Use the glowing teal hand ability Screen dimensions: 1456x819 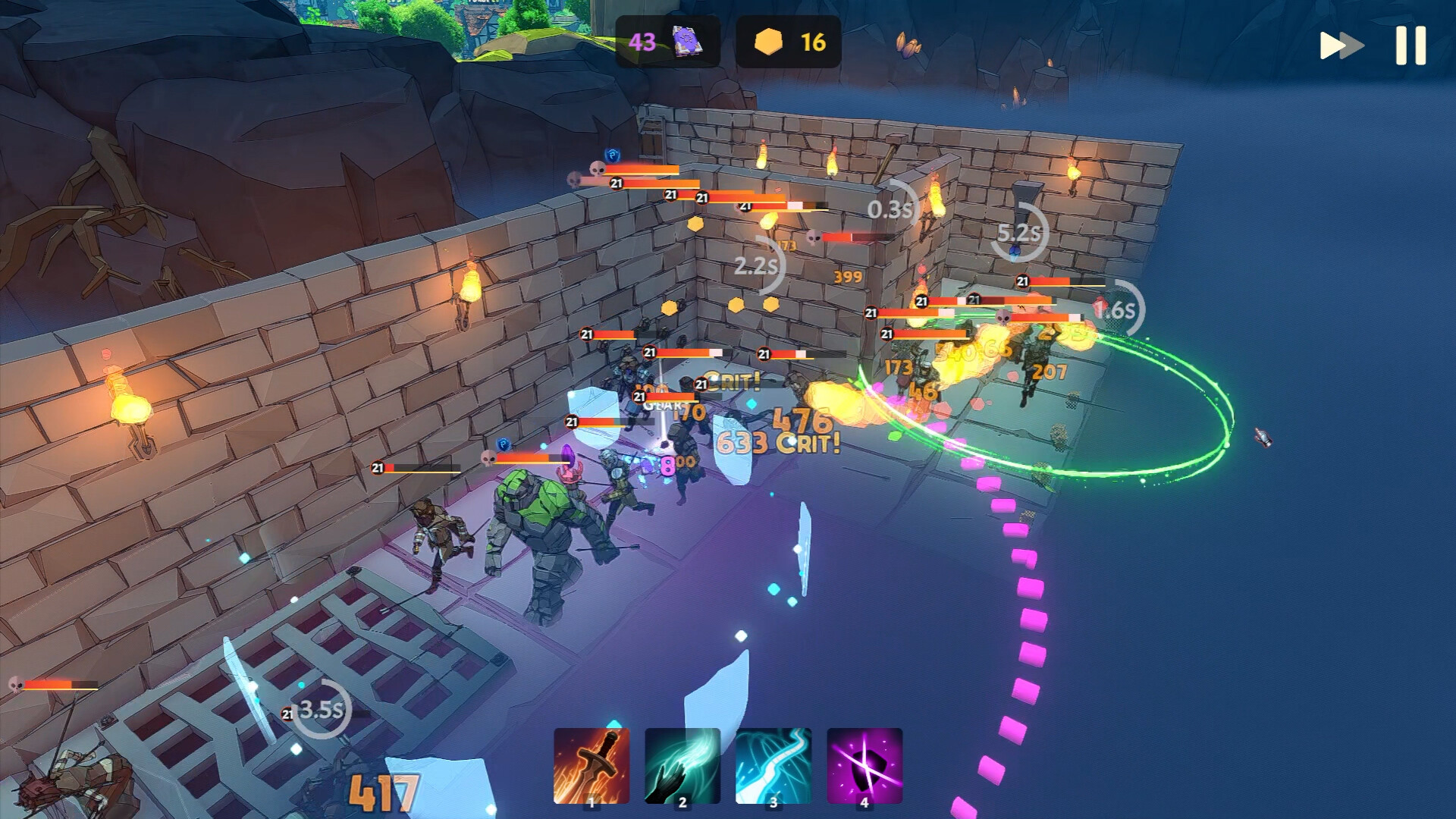(x=682, y=766)
